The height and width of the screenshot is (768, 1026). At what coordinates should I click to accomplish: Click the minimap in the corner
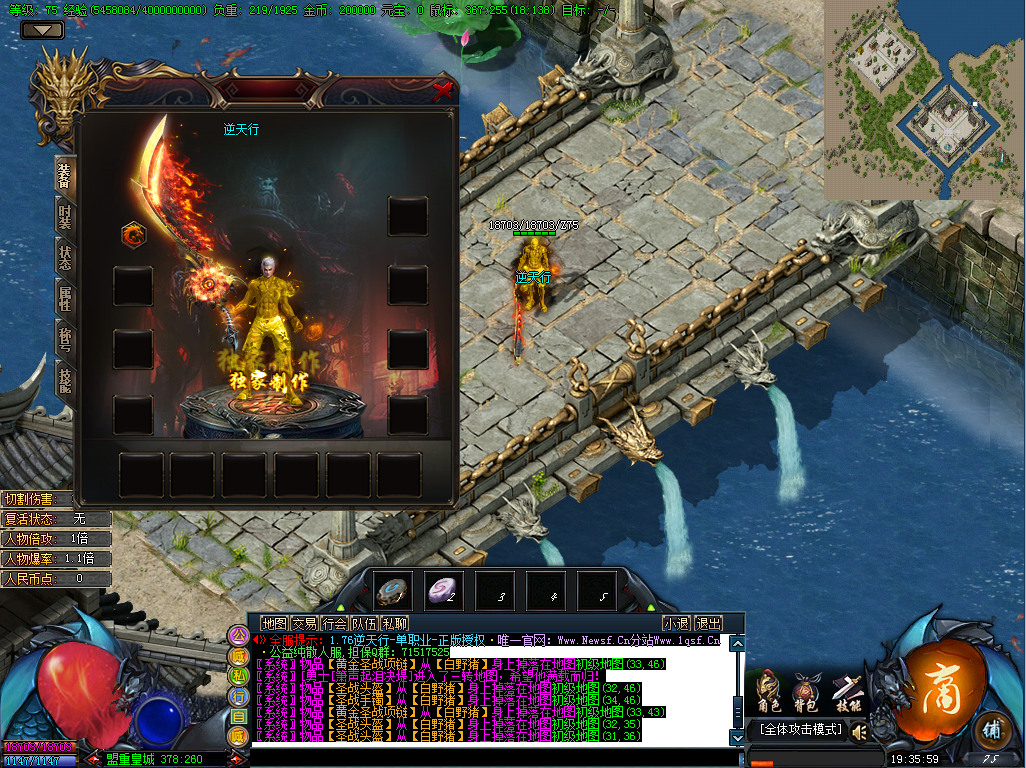[x=924, y=100]
